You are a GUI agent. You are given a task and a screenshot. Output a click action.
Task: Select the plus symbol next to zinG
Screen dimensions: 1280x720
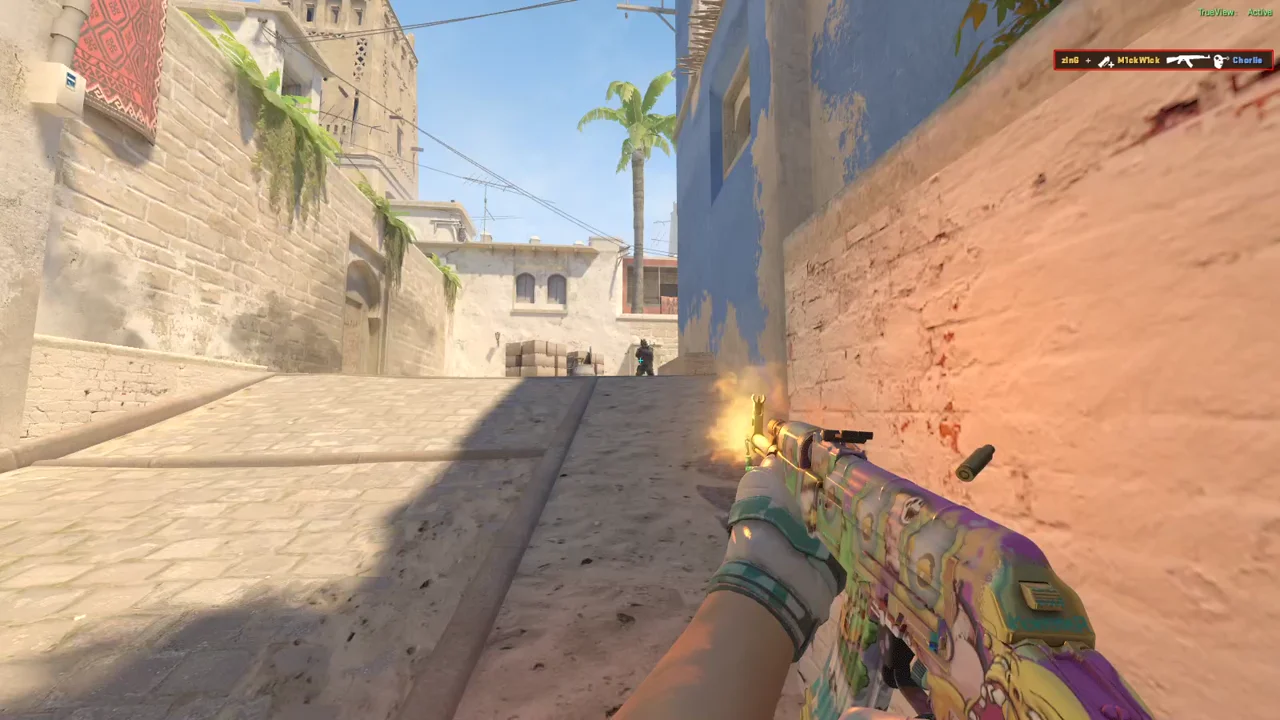pos(1088,60)
